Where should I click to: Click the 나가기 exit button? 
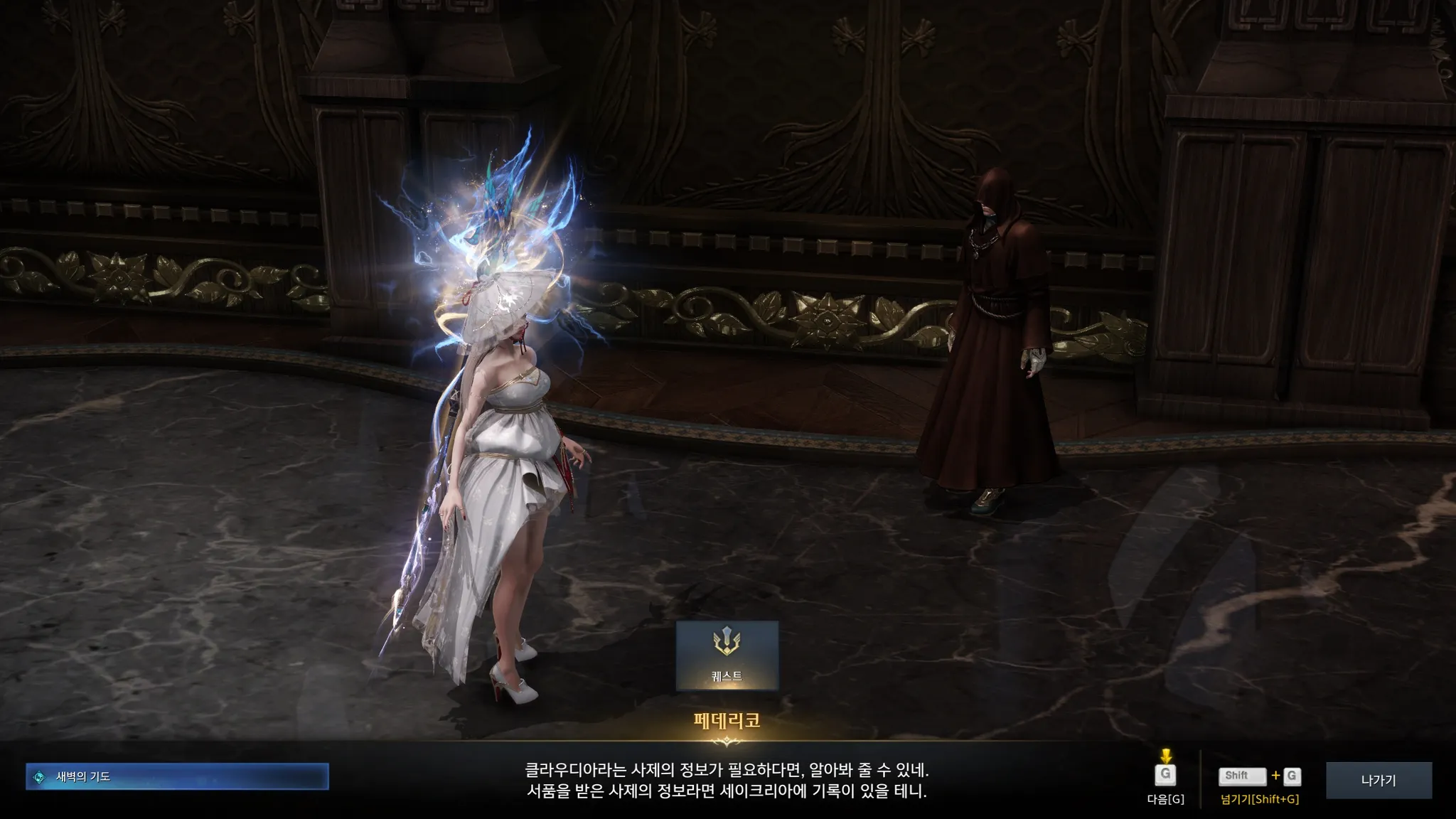1378,780
